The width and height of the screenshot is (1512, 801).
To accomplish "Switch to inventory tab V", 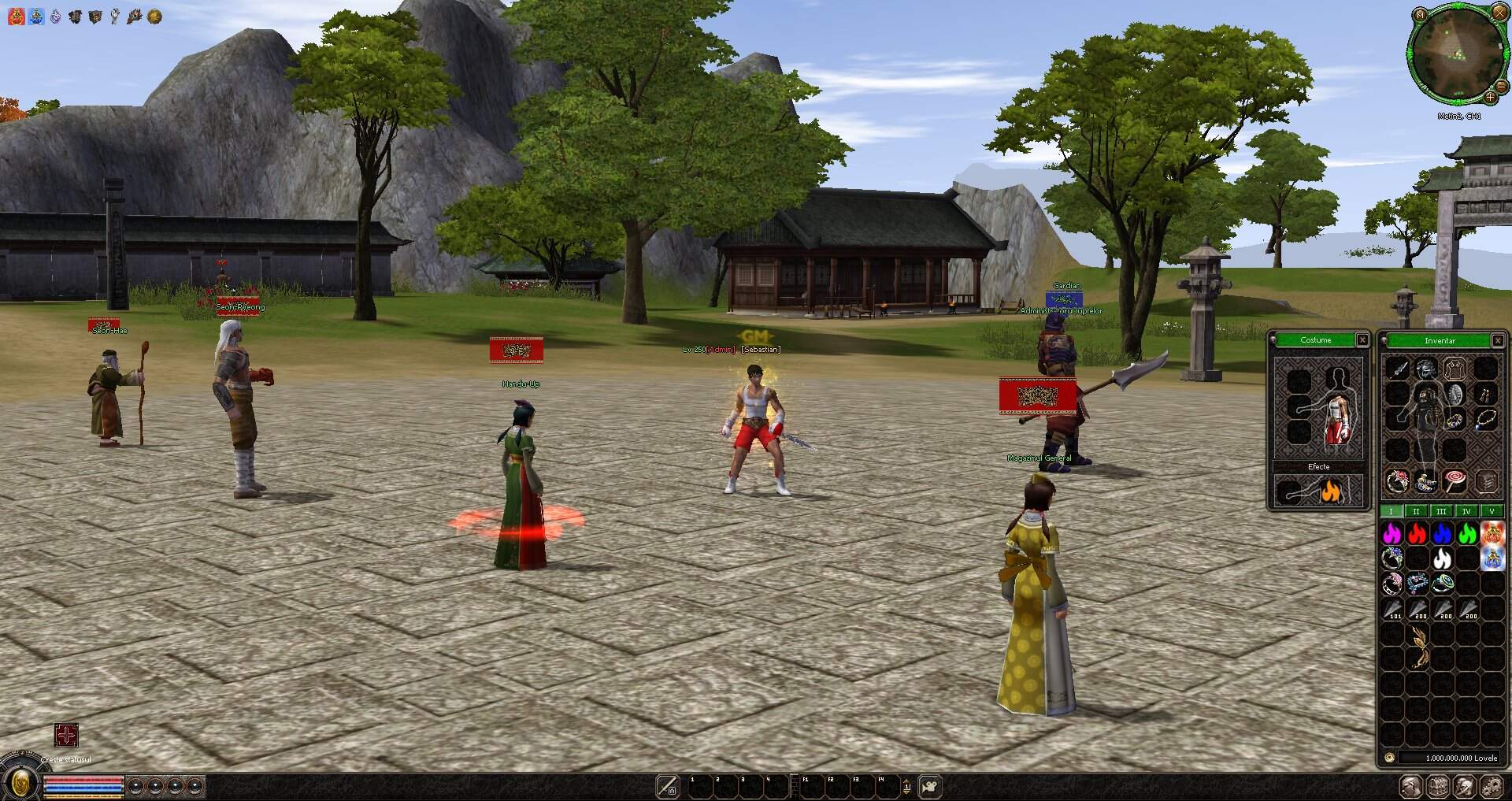I will (x=1491, y=510).
